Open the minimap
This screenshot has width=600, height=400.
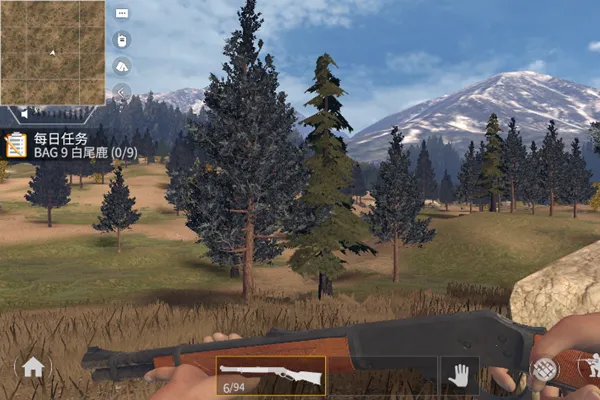point(52,52)
